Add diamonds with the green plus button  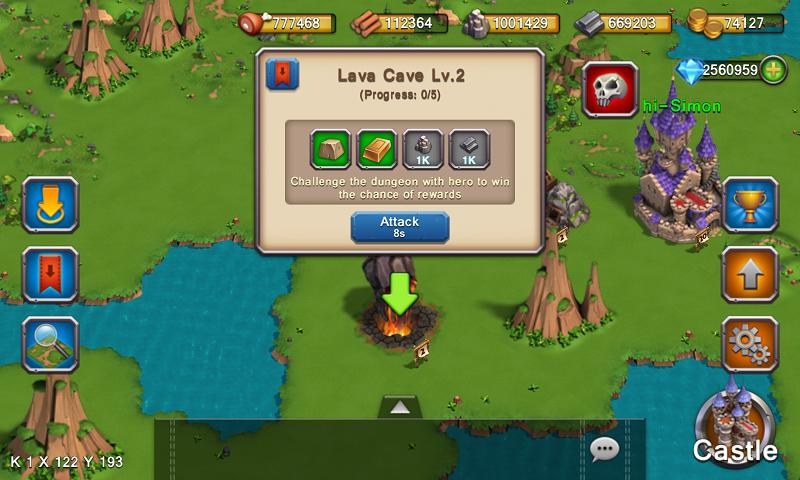773,71
